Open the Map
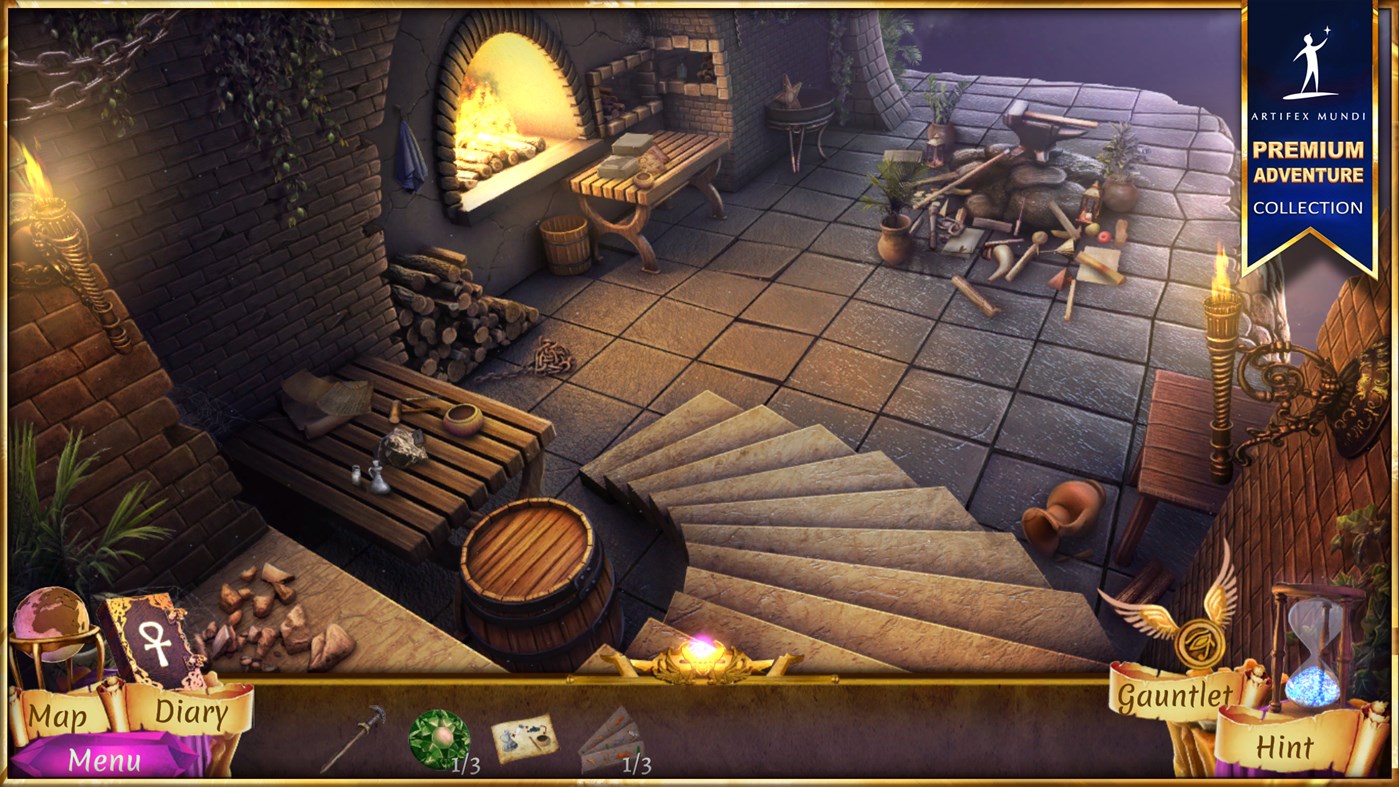Image resolution: width=1399 pixels, height=787 pixels. (x=60, y=715)
